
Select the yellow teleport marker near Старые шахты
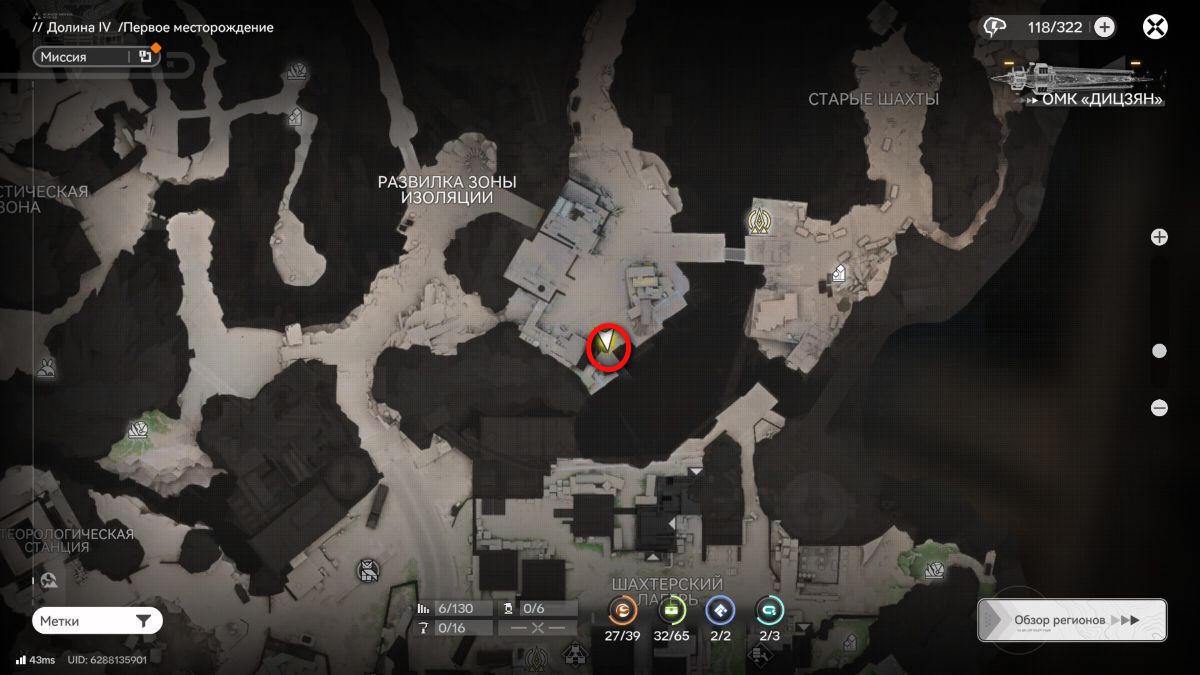(762, 220)
